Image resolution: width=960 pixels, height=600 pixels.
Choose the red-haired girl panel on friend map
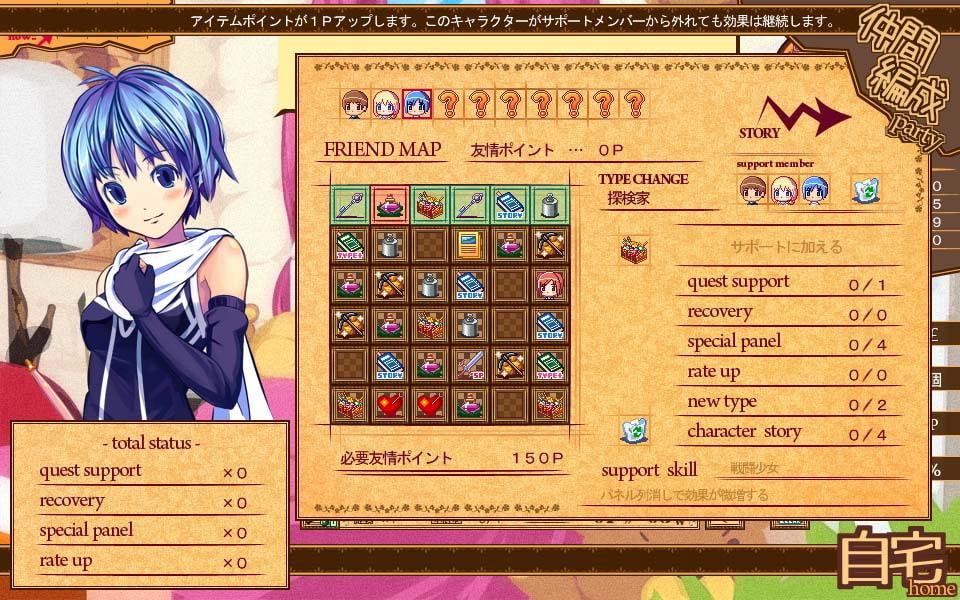coord(549,285)
